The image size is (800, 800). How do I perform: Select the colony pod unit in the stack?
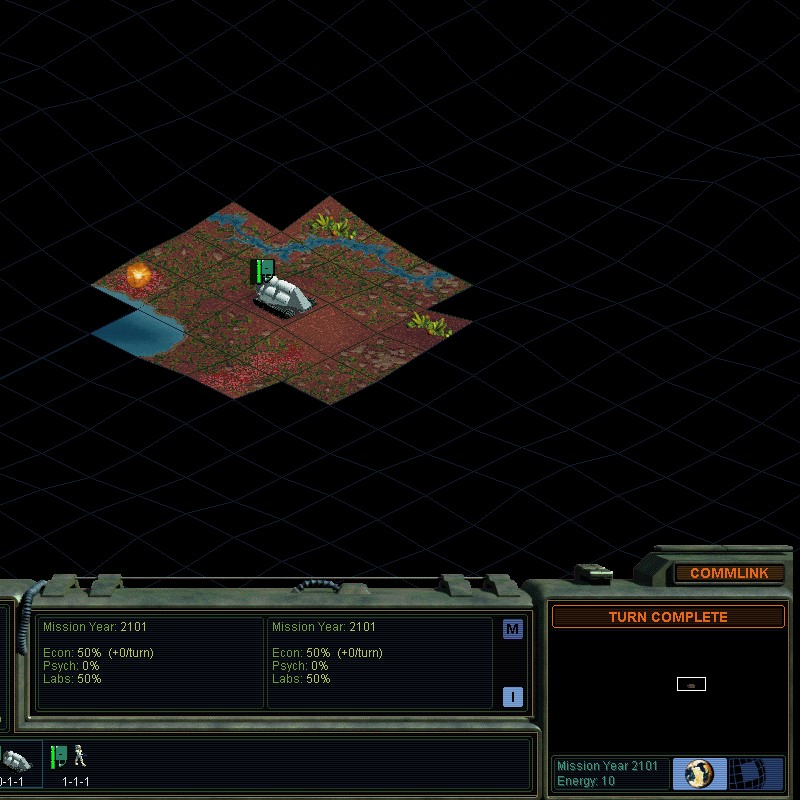18,760
